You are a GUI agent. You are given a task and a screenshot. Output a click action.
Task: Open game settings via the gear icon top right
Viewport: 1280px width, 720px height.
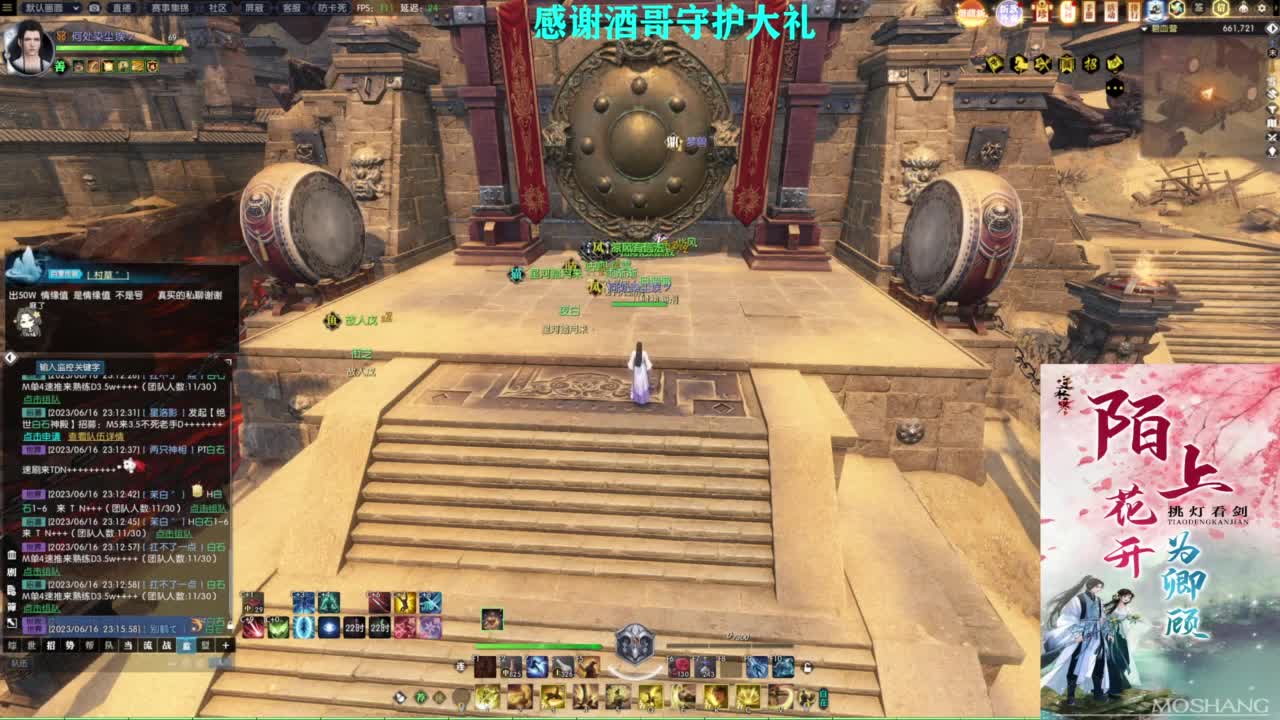(x=1260, y=8)
